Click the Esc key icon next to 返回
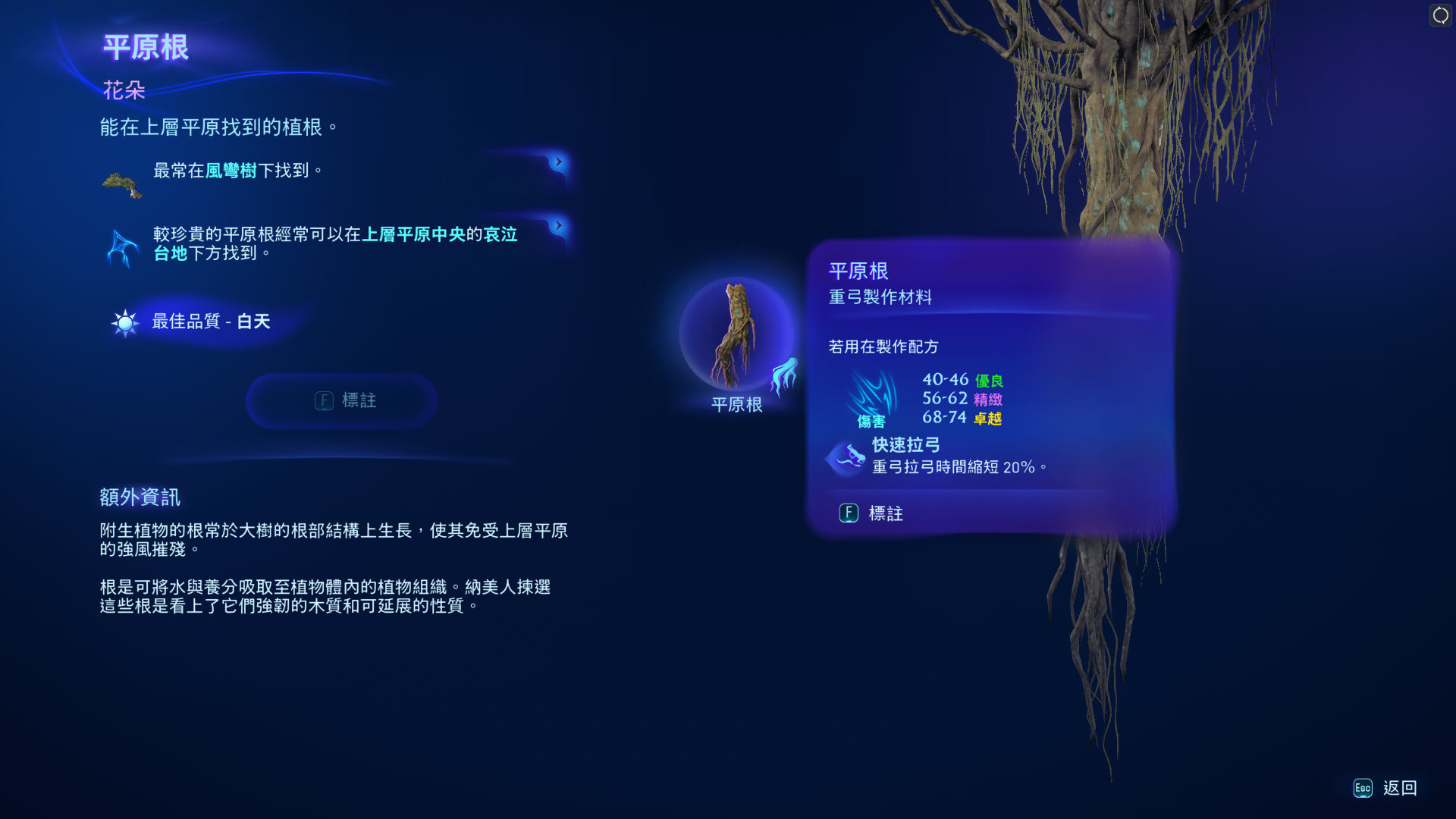Screen dimensions: 1456x819 [x=1363, y=789]
